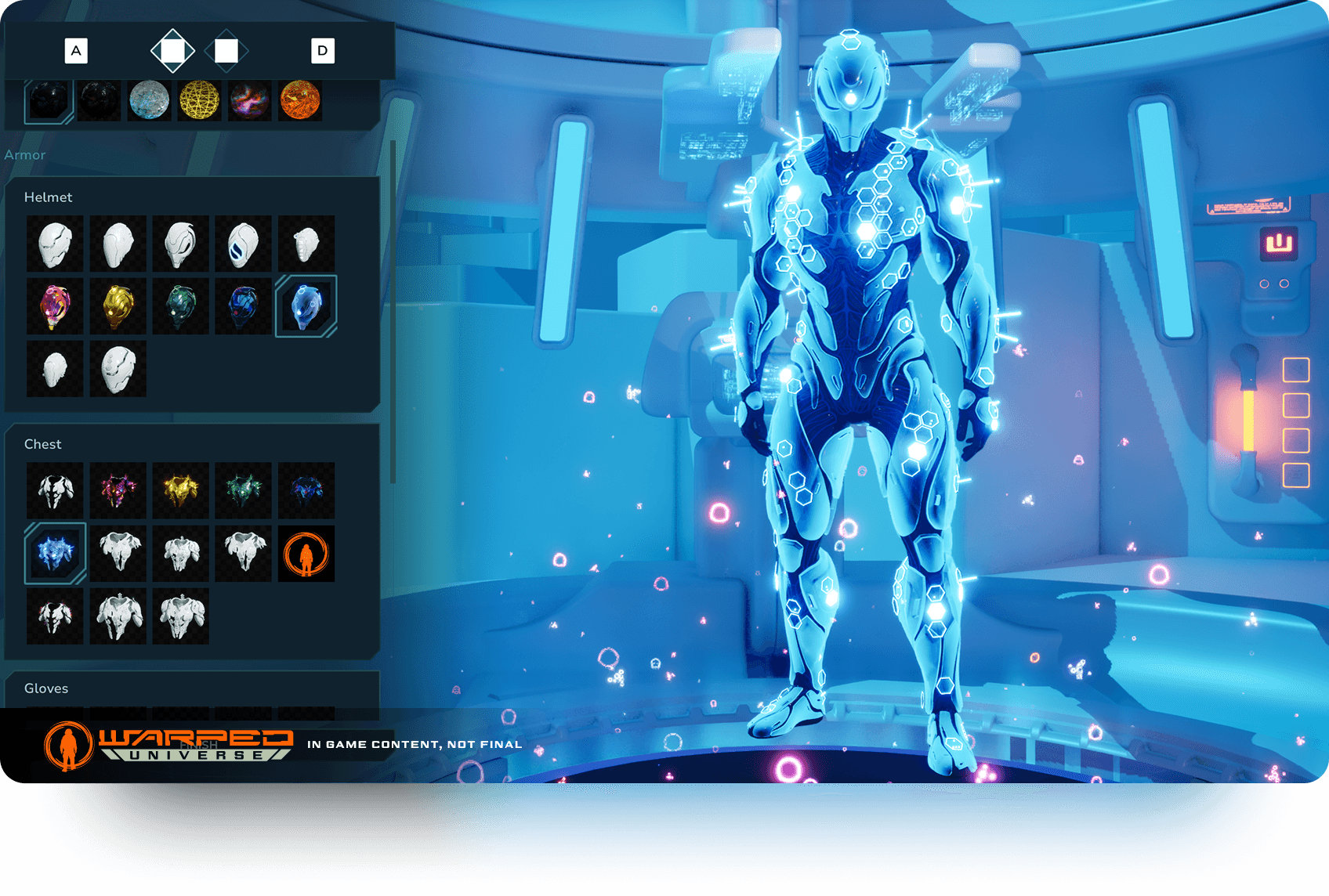The height and width of the screenshot is (896, 1329).
Task: Select the gold chest armor
Action: point(180,490)
